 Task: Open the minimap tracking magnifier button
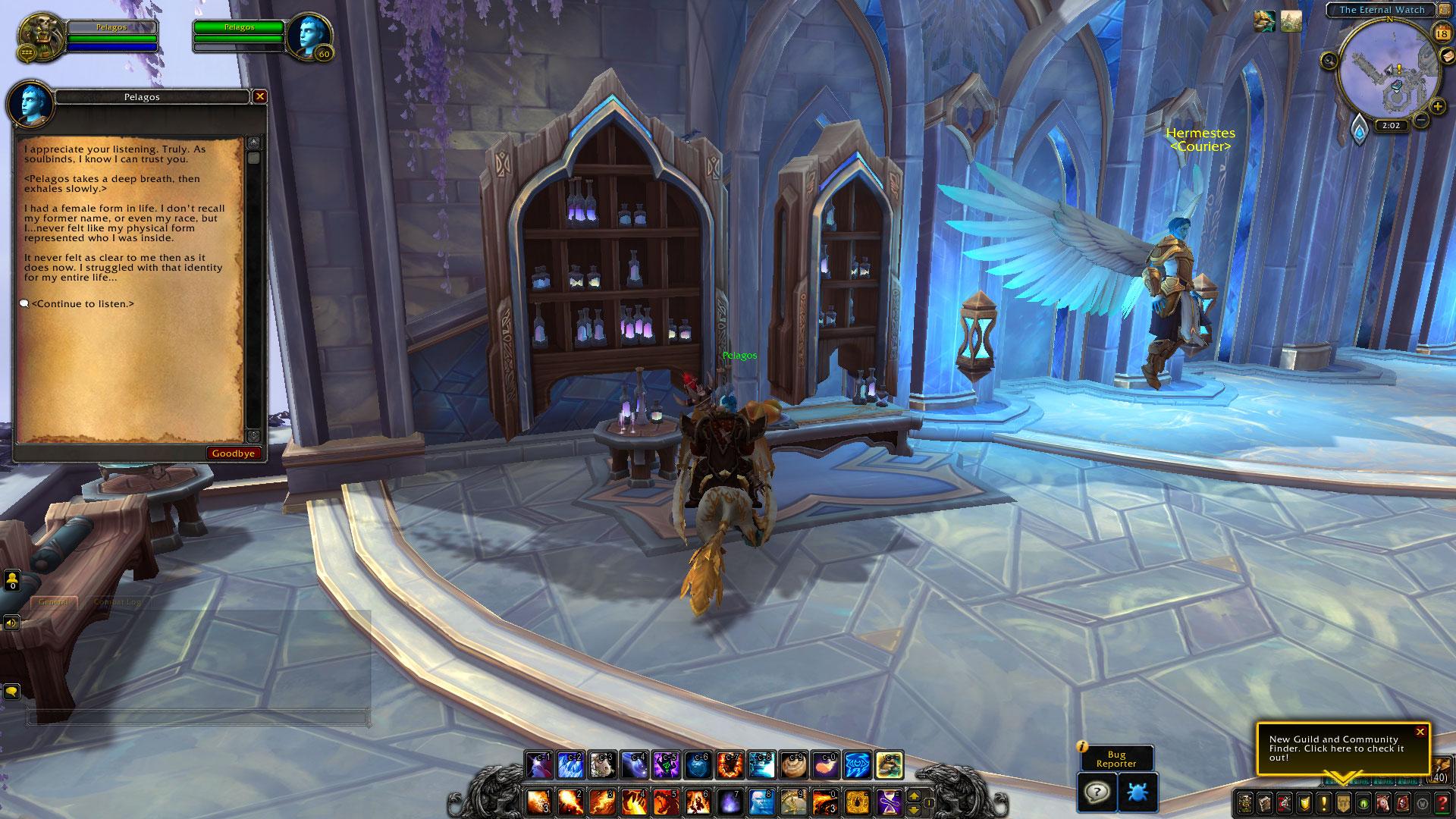(1329, 60)
